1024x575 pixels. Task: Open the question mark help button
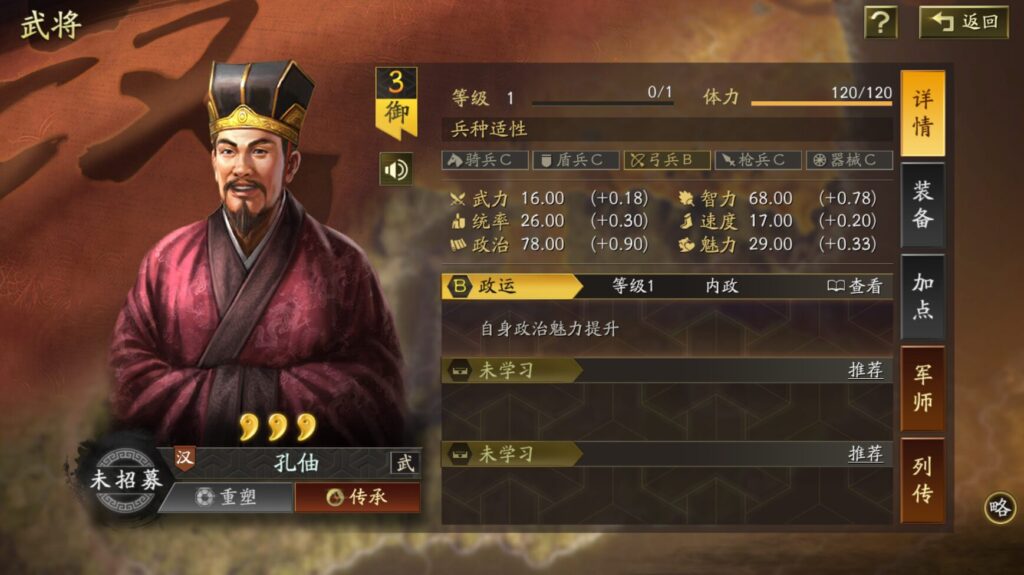pyautogui.click(x=880, y=22)
